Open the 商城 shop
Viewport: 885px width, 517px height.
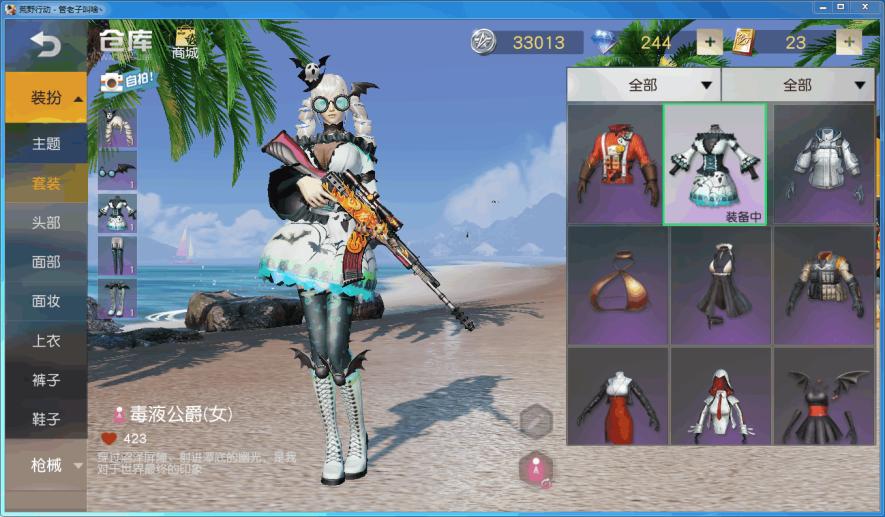tap(185, 42)
